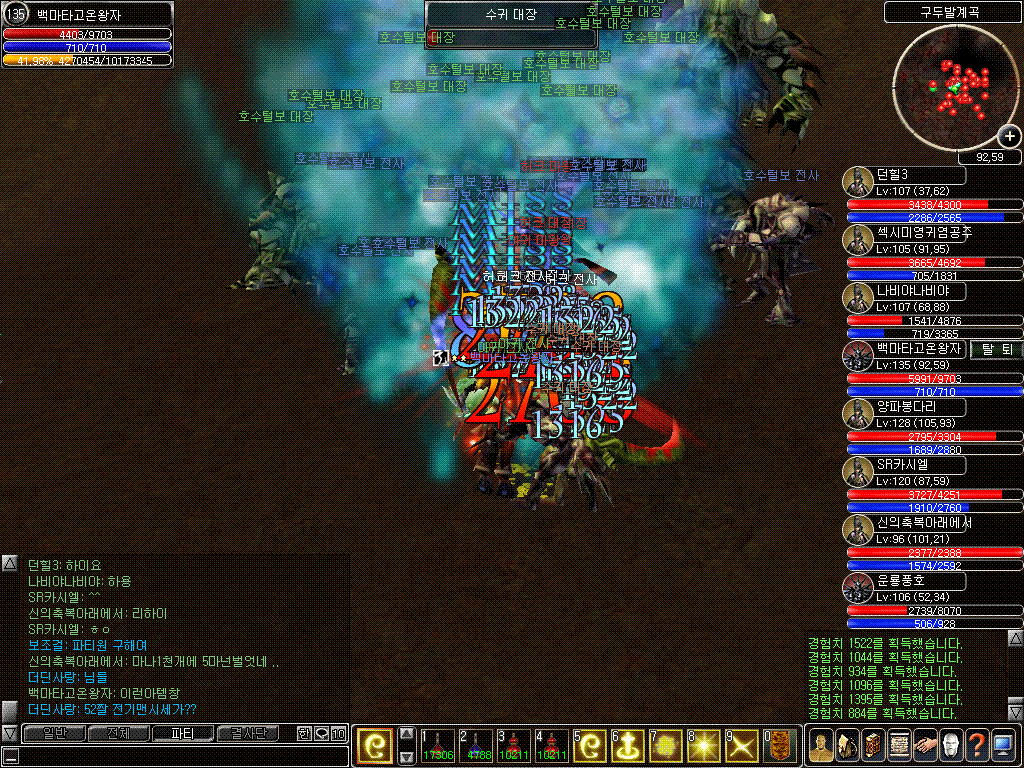Switch to the 전체 chat tab
This screenshot has height=768, width=1024.
(118, 733)
